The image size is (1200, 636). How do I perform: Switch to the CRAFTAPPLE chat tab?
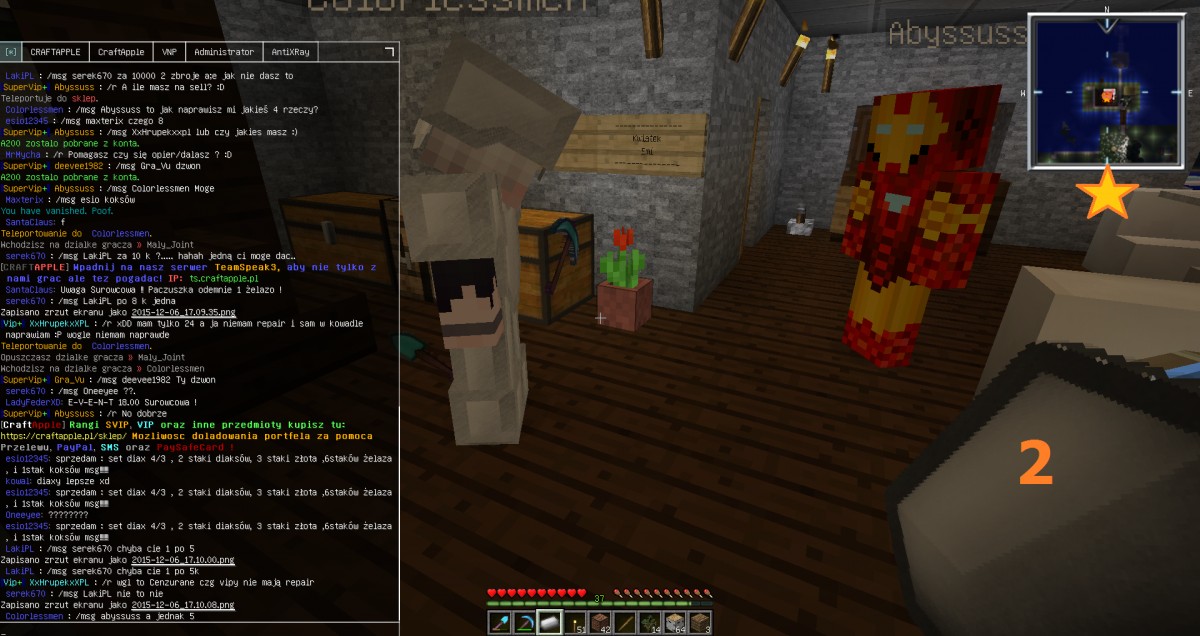click(56, 52)
